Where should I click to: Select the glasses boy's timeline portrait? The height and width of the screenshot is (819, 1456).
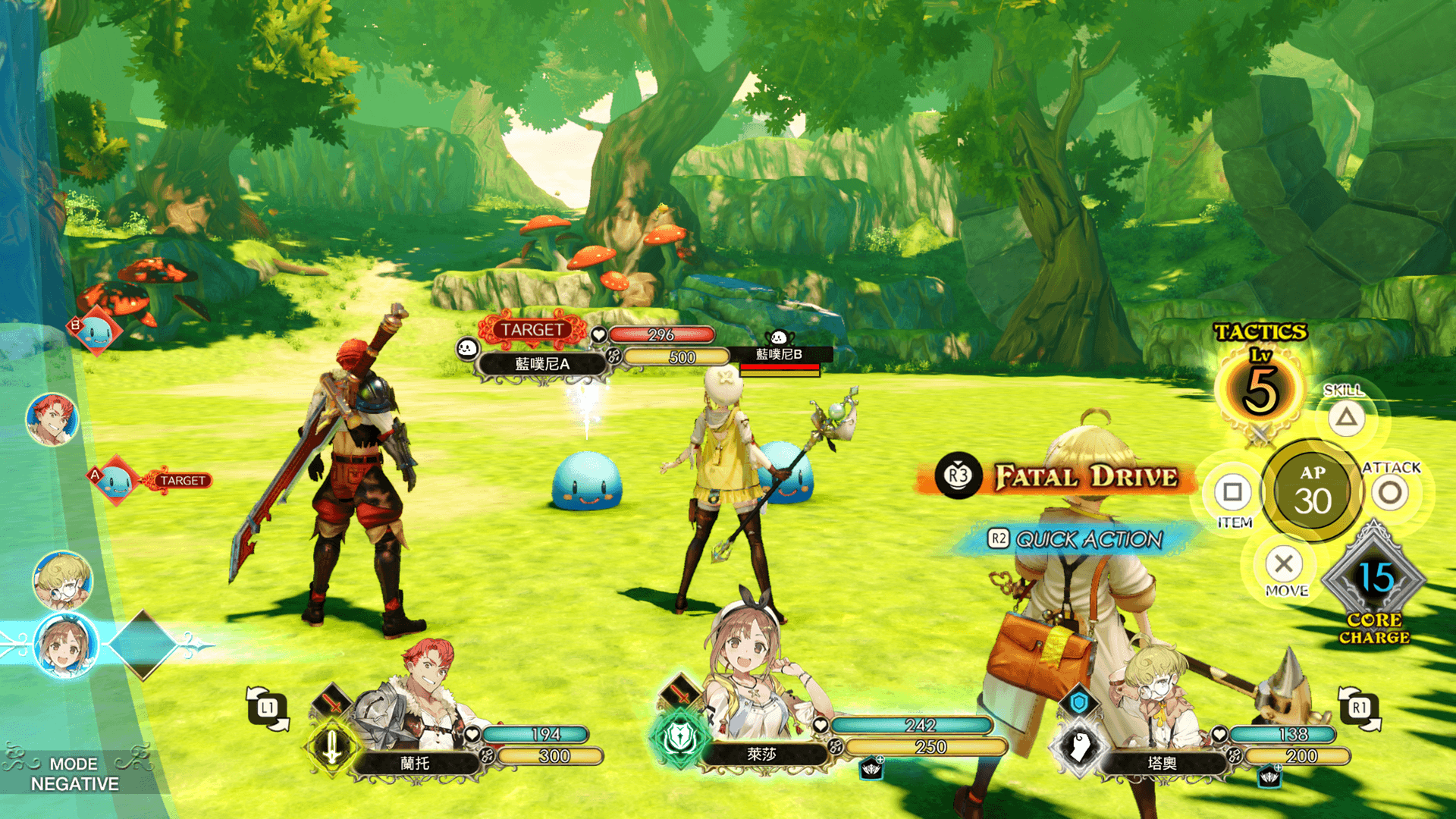point(62,580)
